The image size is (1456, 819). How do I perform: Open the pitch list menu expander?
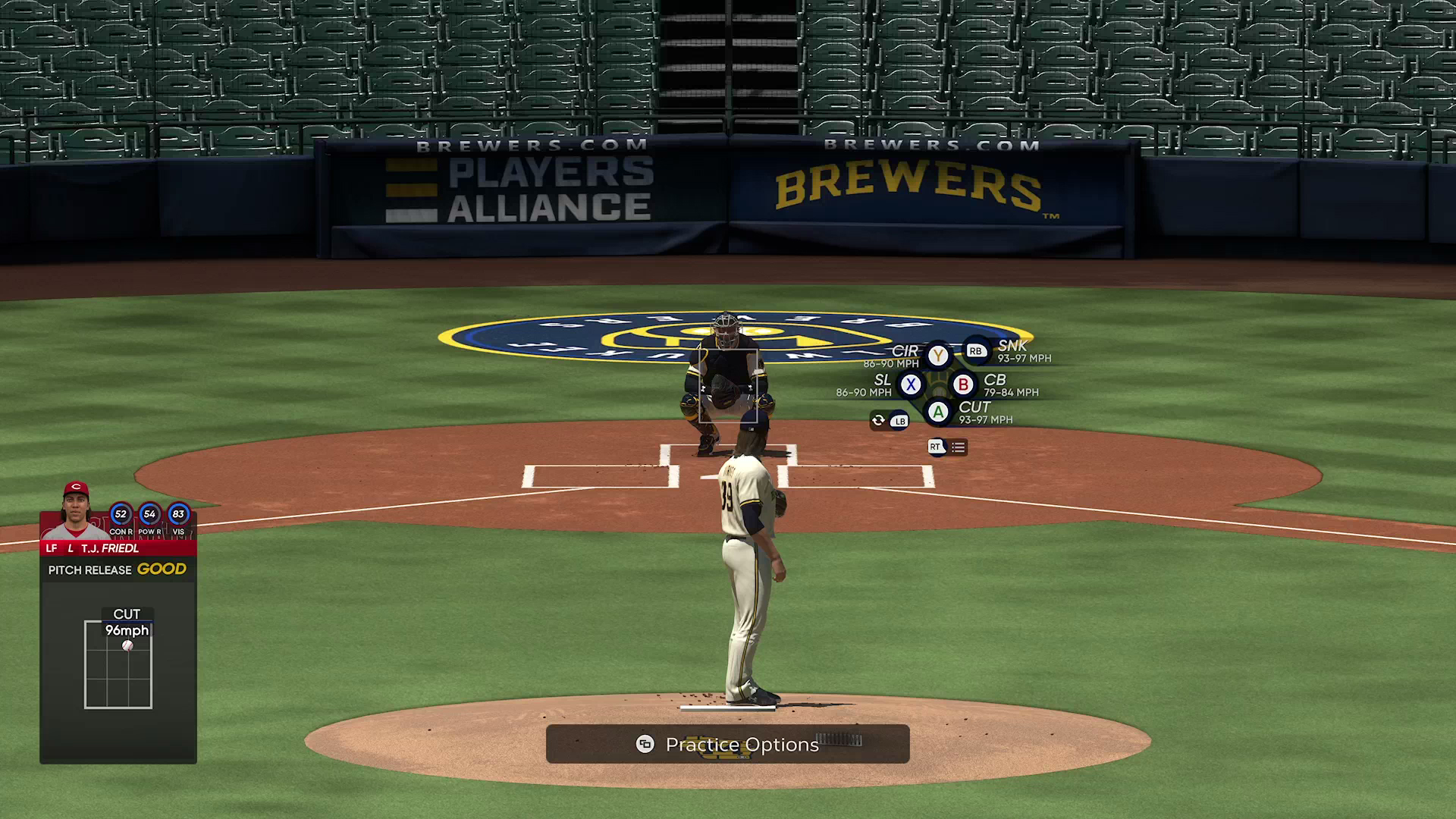pyautogui.click(x=957, y=447)
